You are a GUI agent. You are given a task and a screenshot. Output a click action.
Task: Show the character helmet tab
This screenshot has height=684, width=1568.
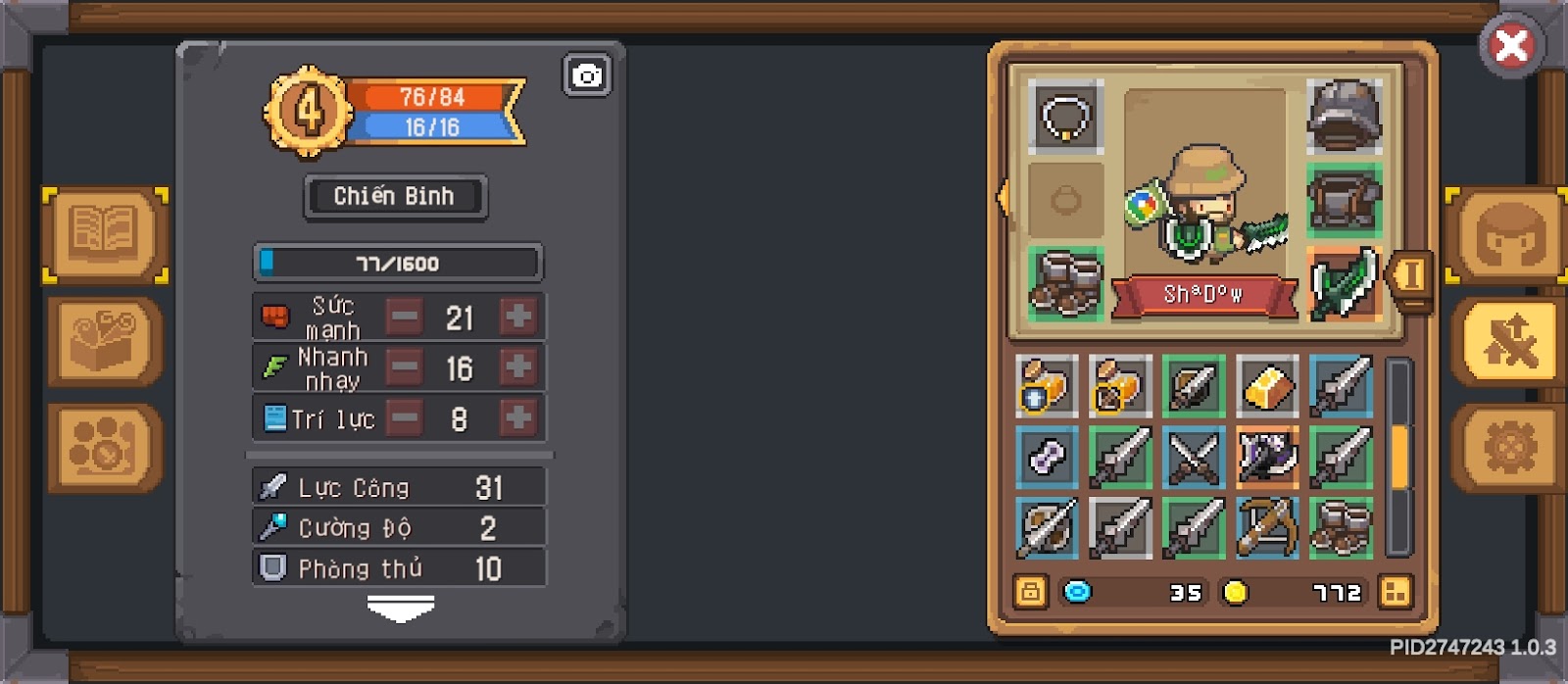tap(1509, 235)
